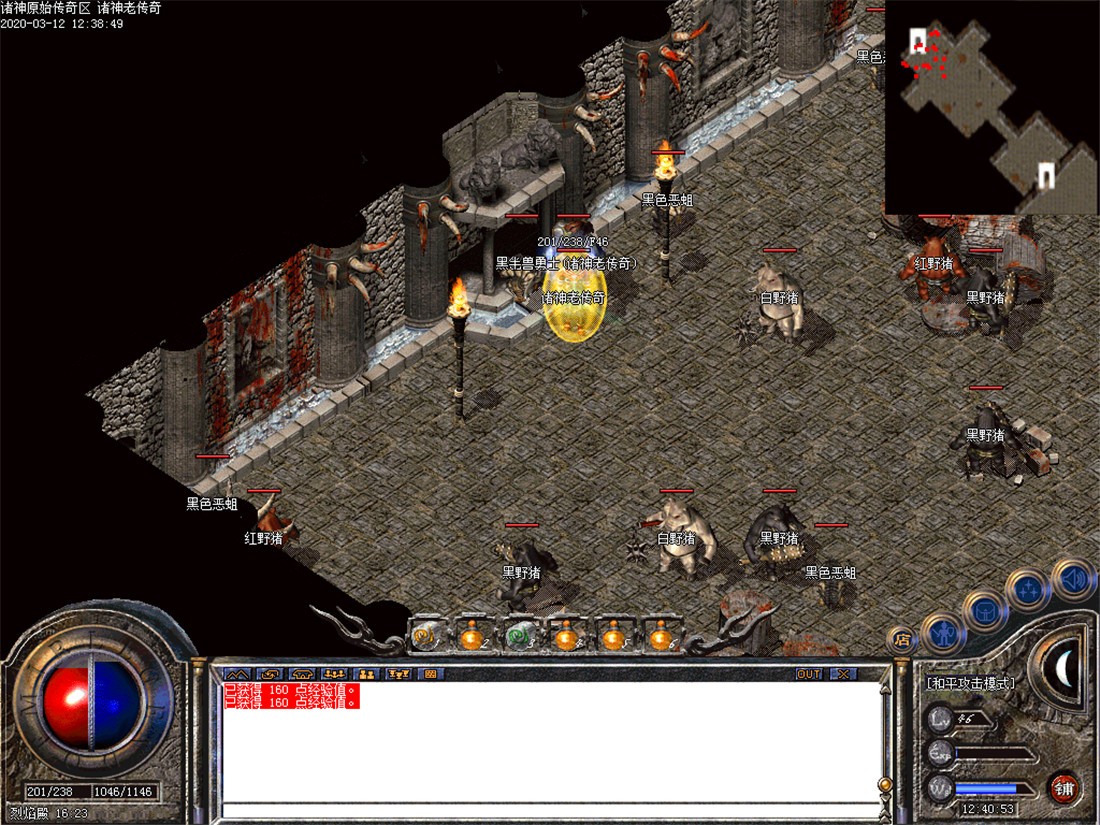1100x825 pixels.
Task: Open the shop via the gold 店 button
Action: tap(902, 638)
